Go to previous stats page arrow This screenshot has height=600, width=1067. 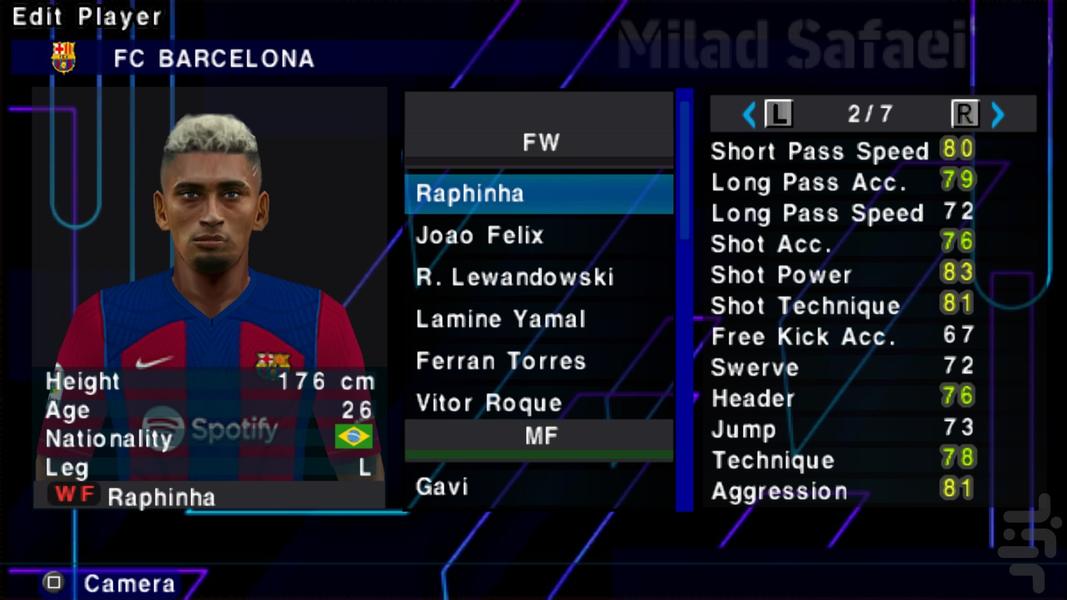pos(749,115)
